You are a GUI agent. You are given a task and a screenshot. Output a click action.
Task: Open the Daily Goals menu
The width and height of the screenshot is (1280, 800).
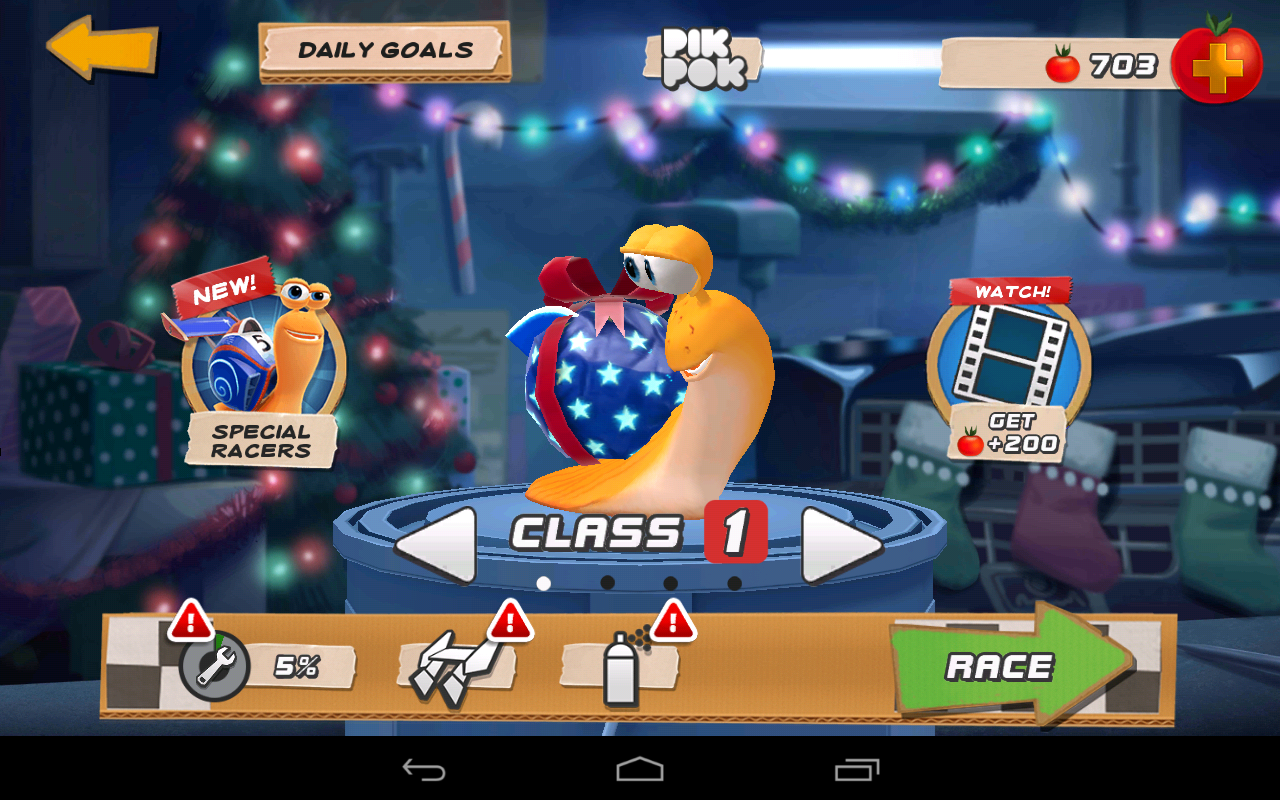point(385,50)
